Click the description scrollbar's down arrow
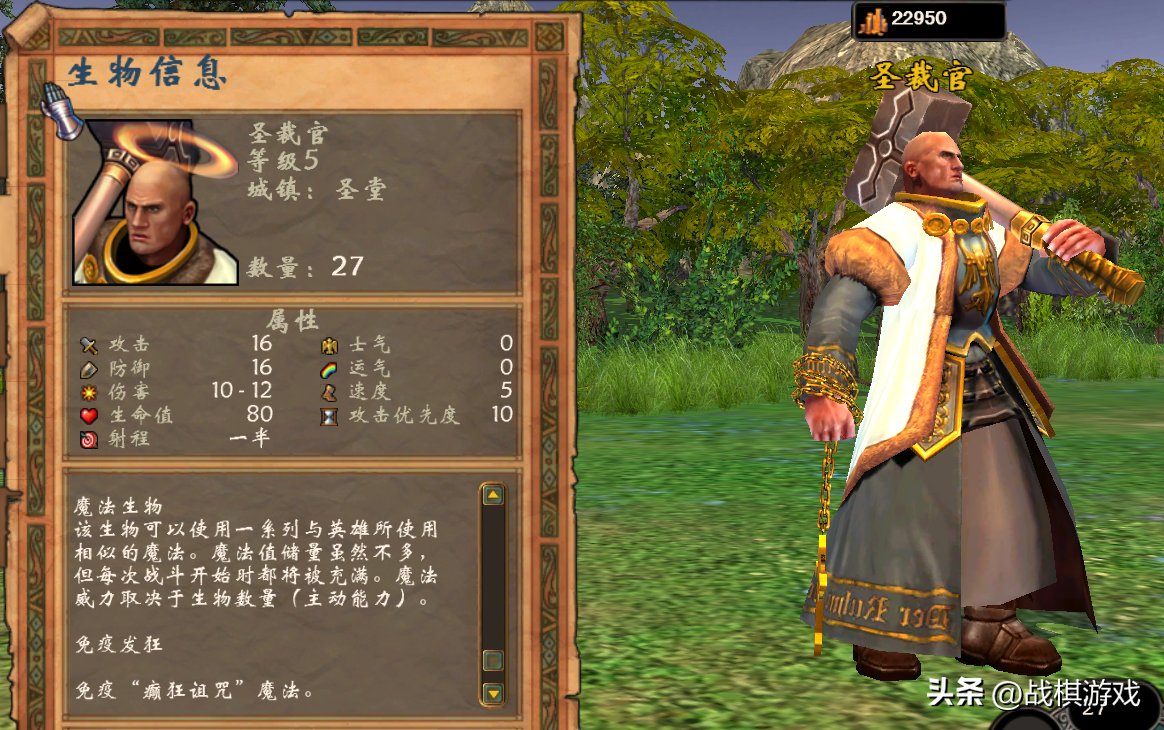This screenshot has height=730, width=1164. point(492,692)
